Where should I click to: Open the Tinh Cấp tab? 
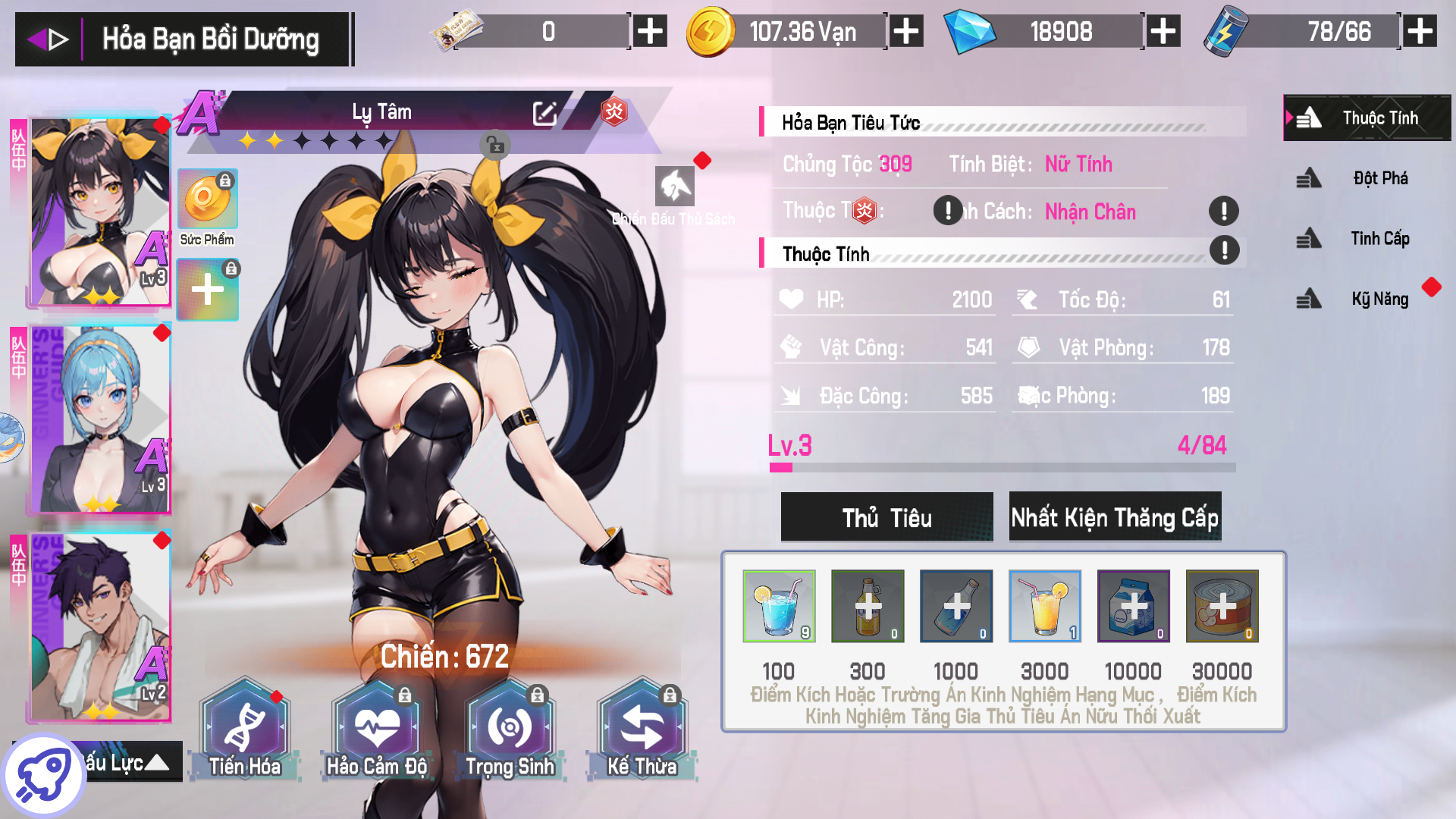pos(1367,239)
